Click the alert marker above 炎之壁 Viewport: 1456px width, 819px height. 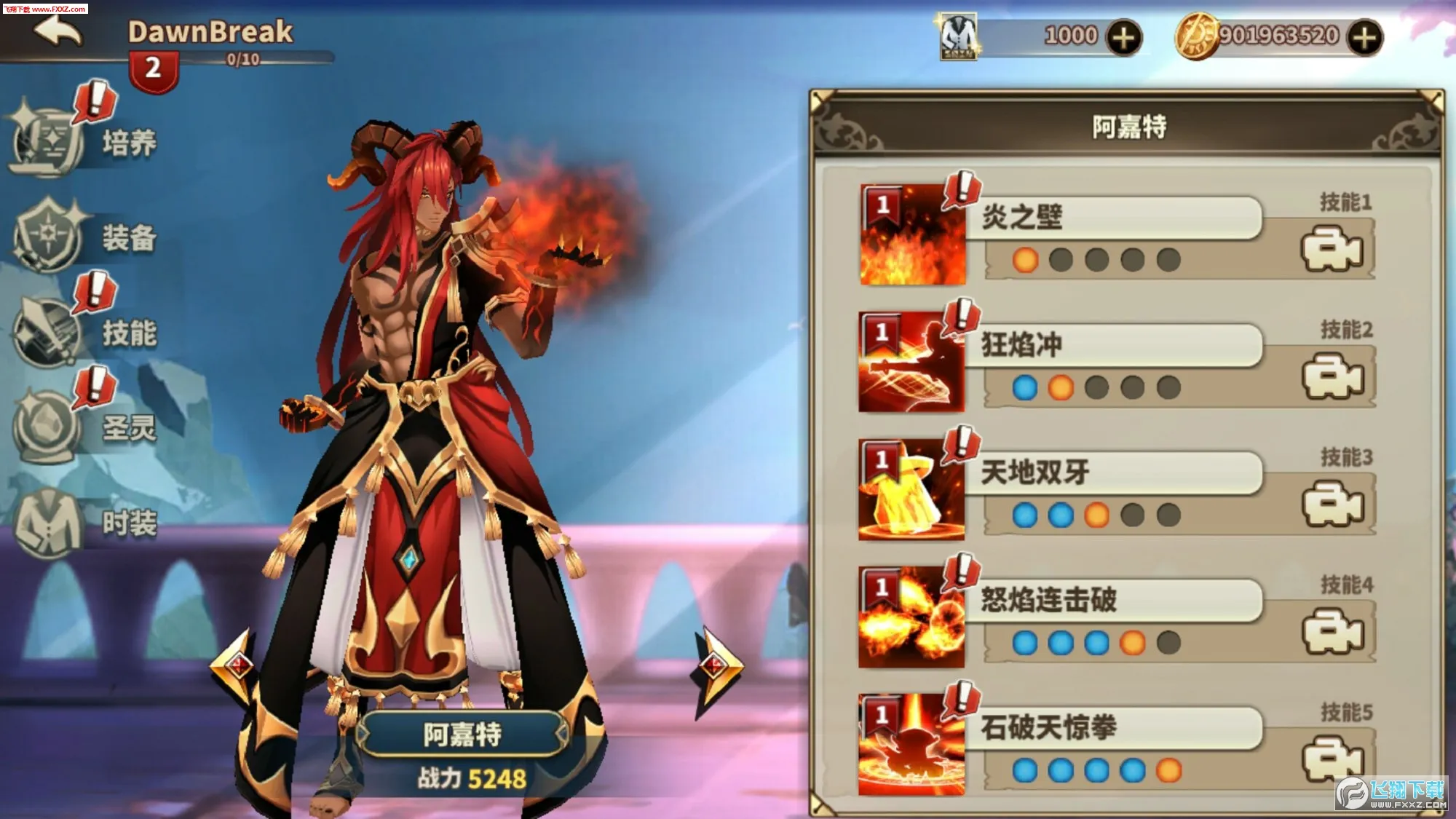tap(962, 197)
